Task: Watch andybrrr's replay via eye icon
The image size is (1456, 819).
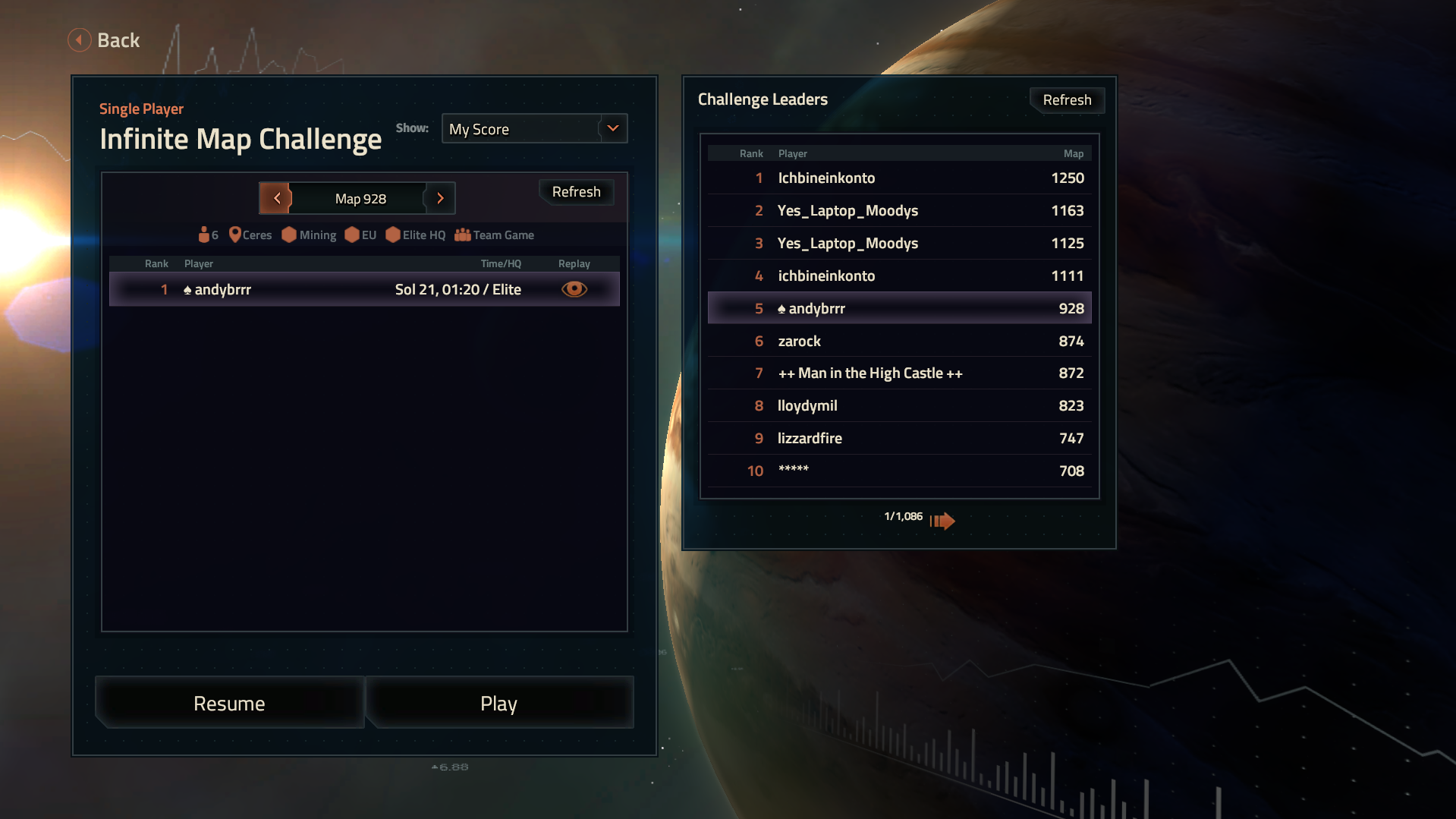Action: point(574,289)
